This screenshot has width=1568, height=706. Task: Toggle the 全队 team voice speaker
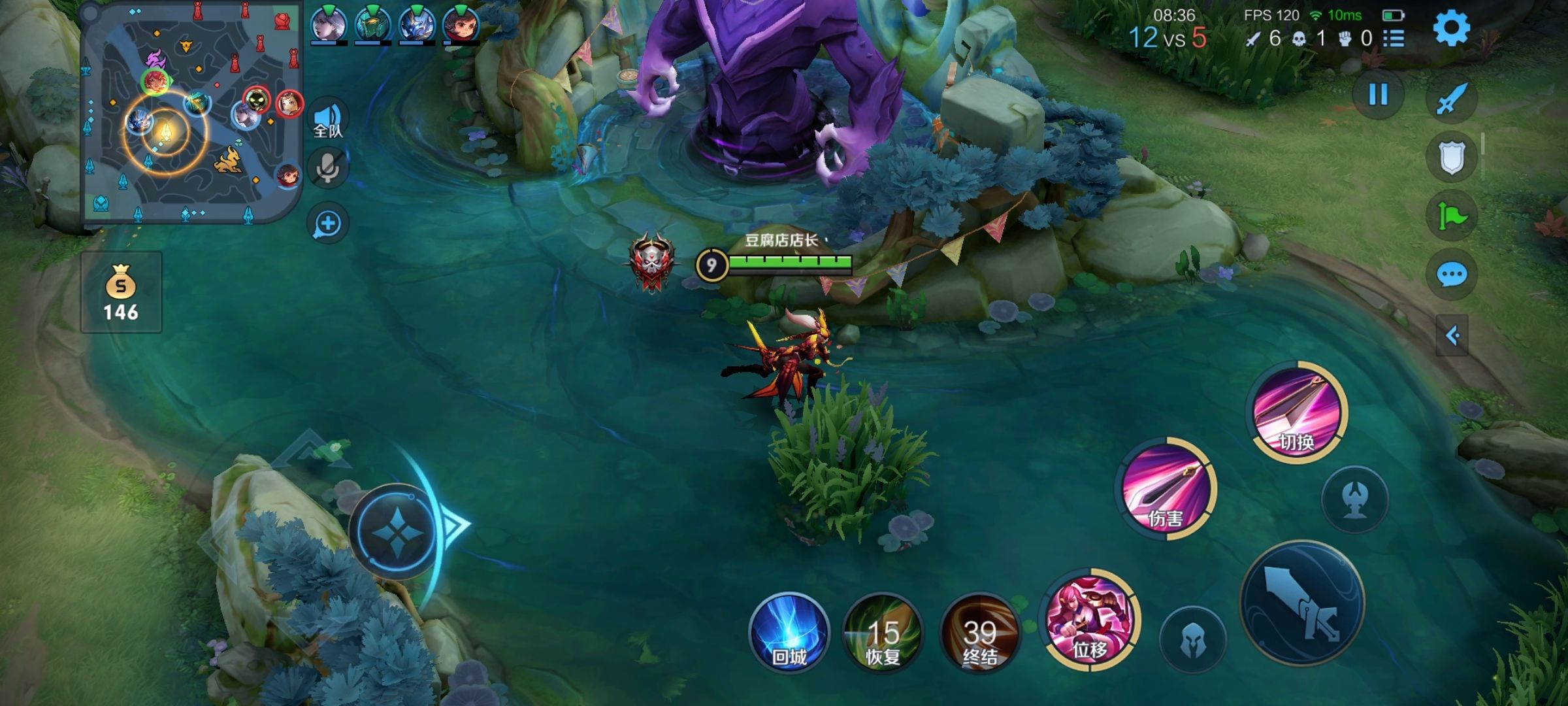click(328, 119)
